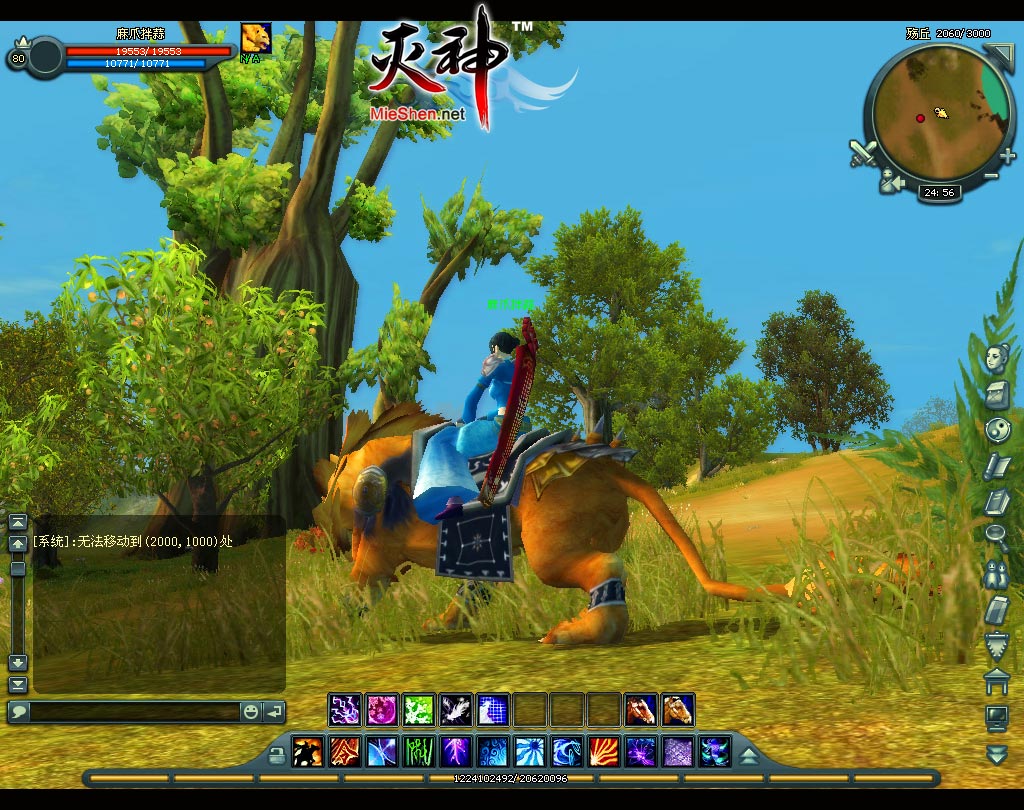Open the magnifying glass search icon
Image resolution: width=1024 pixels, height=810 pixels.
coord(996,536)
